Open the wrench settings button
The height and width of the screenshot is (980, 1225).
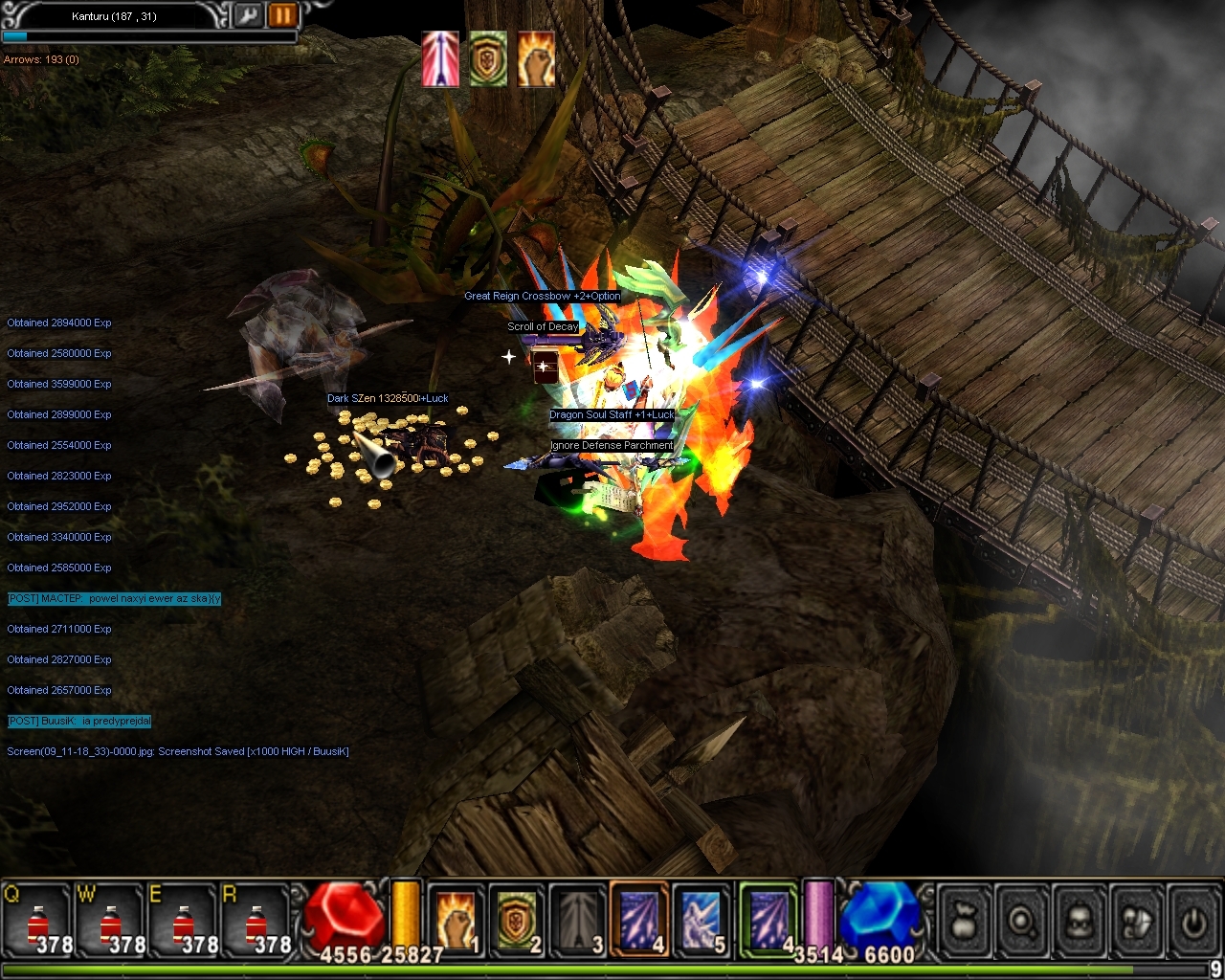point(248,15)
